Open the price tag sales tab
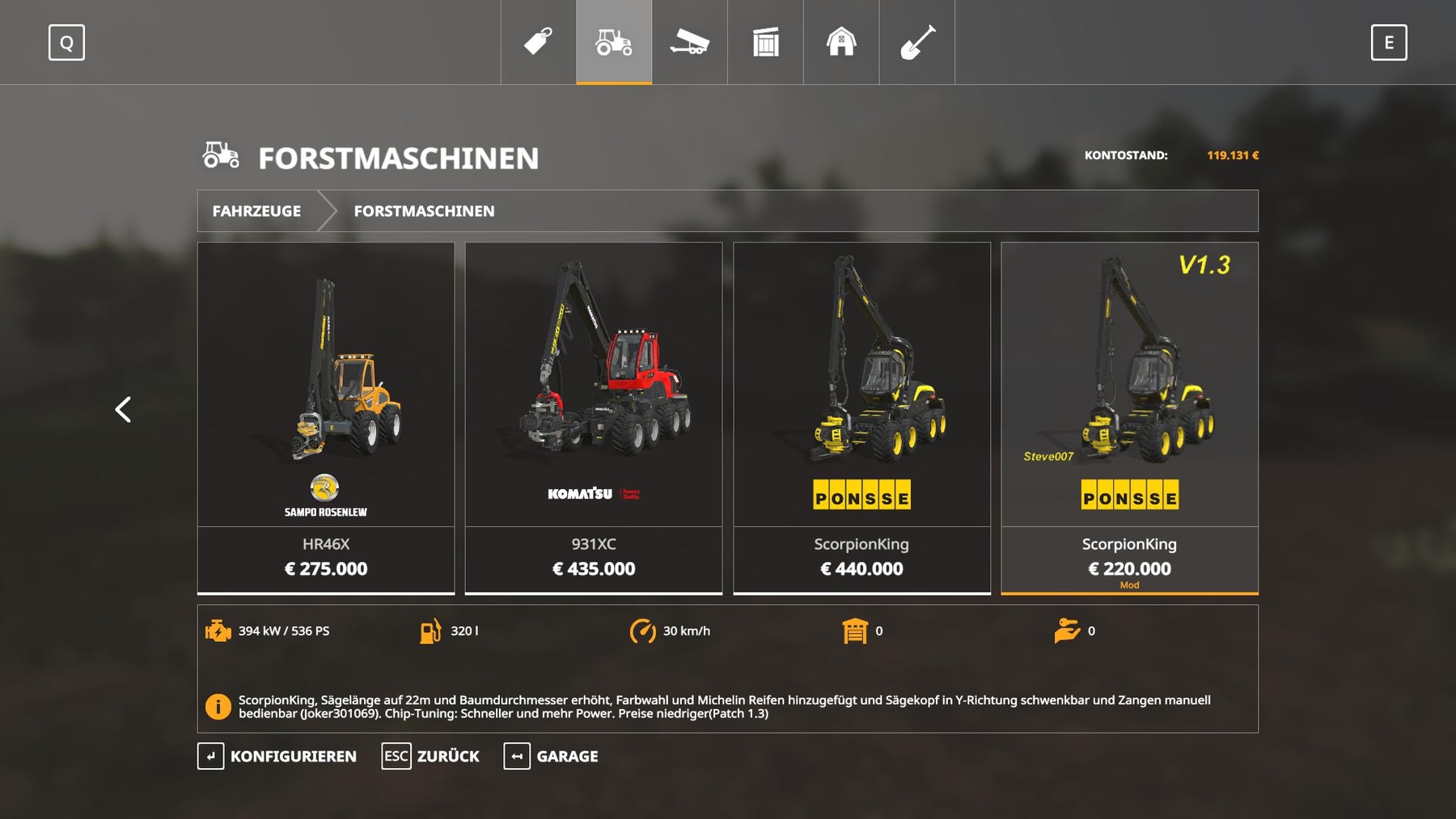 538,42
